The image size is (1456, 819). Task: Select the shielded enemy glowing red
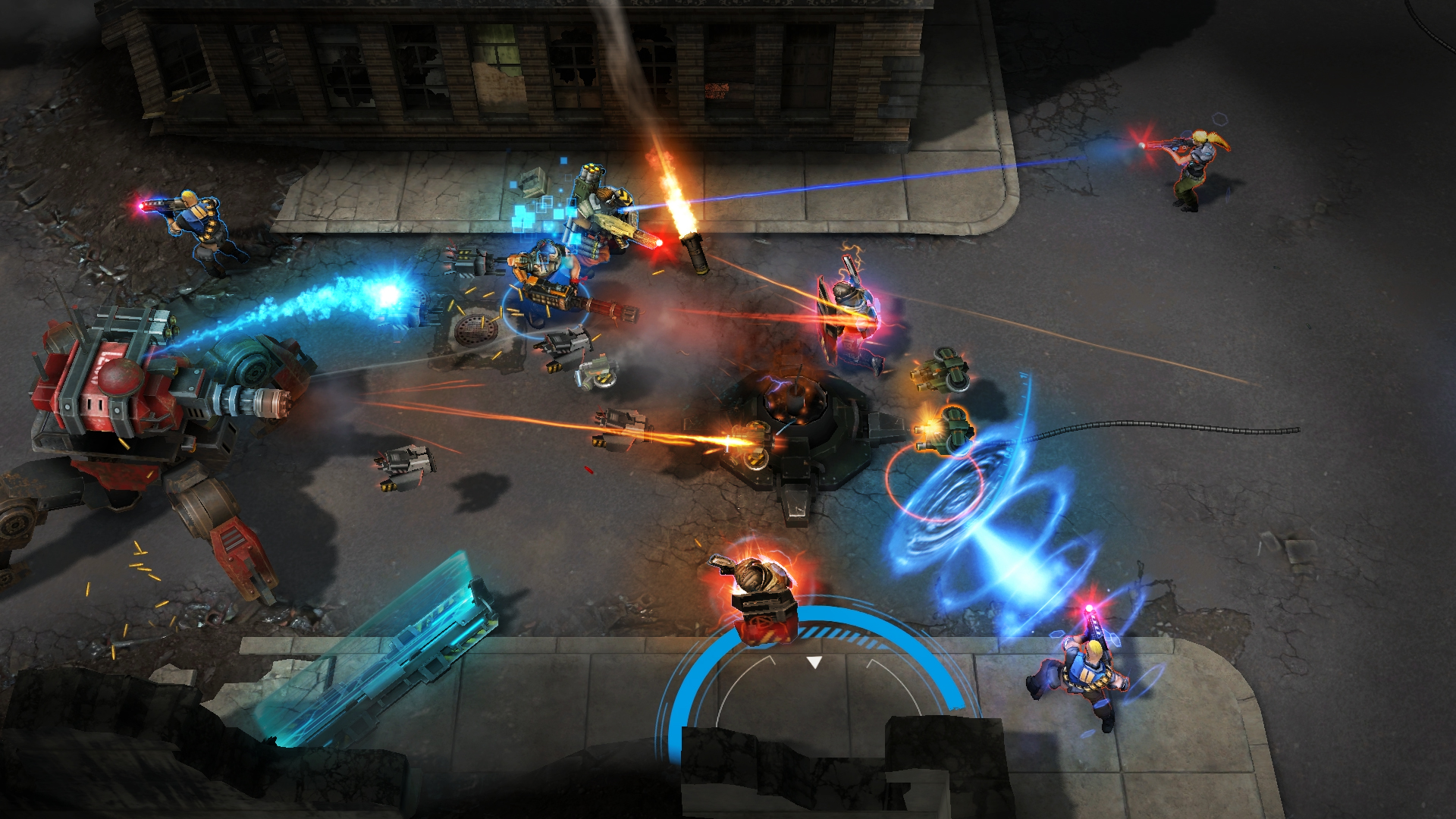tap(849, 311)
